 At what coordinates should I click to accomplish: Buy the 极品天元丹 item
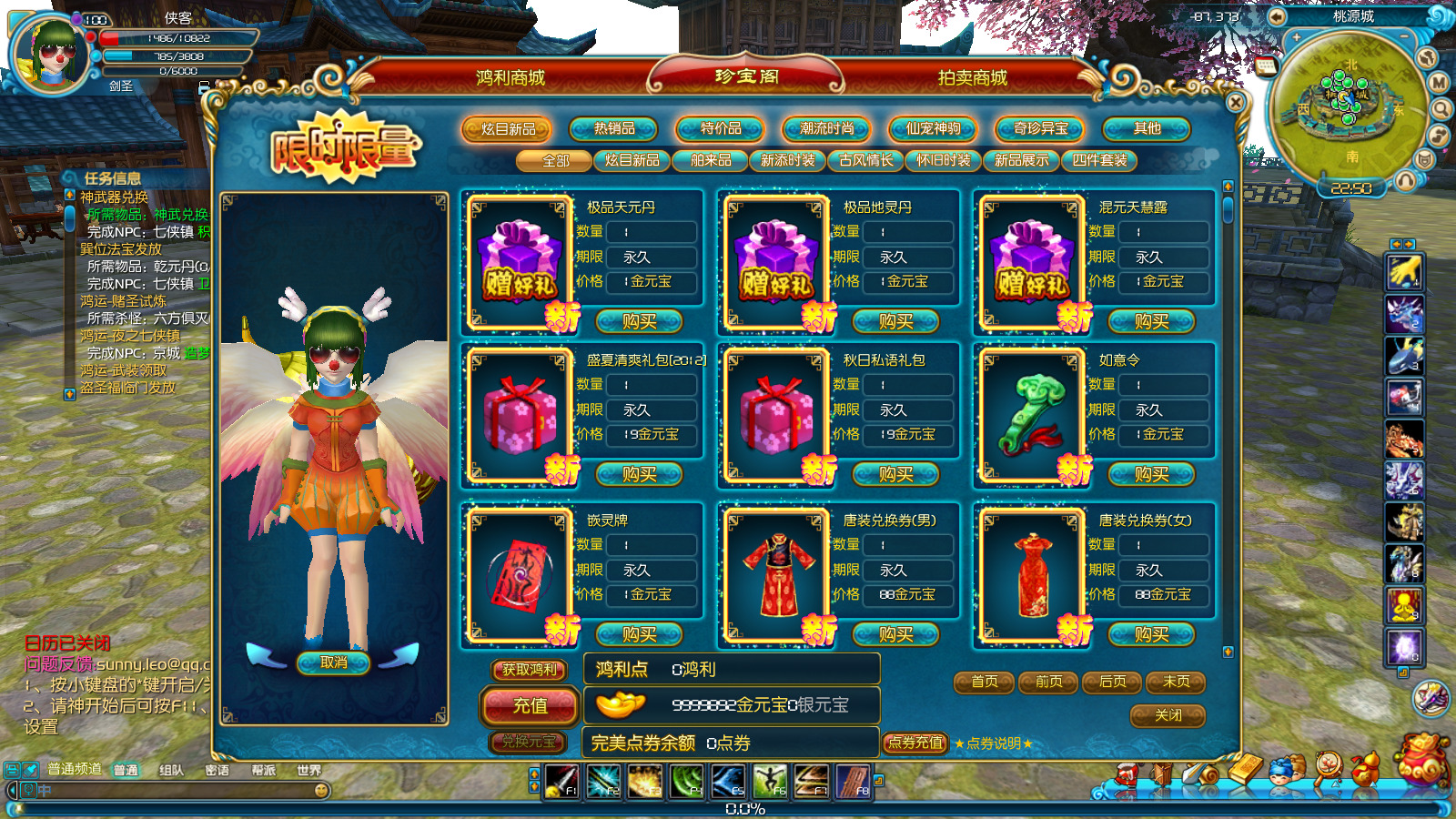(x=639, y=321)
